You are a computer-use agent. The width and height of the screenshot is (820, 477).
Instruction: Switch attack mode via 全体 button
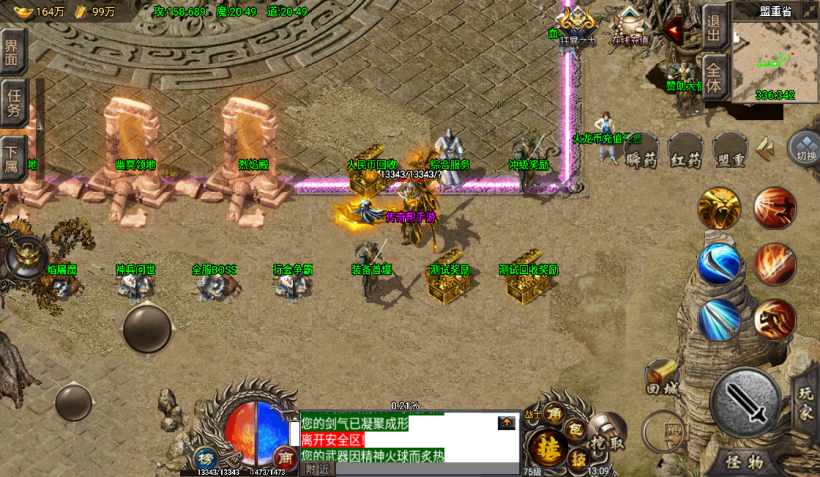(x=713, y=76)
